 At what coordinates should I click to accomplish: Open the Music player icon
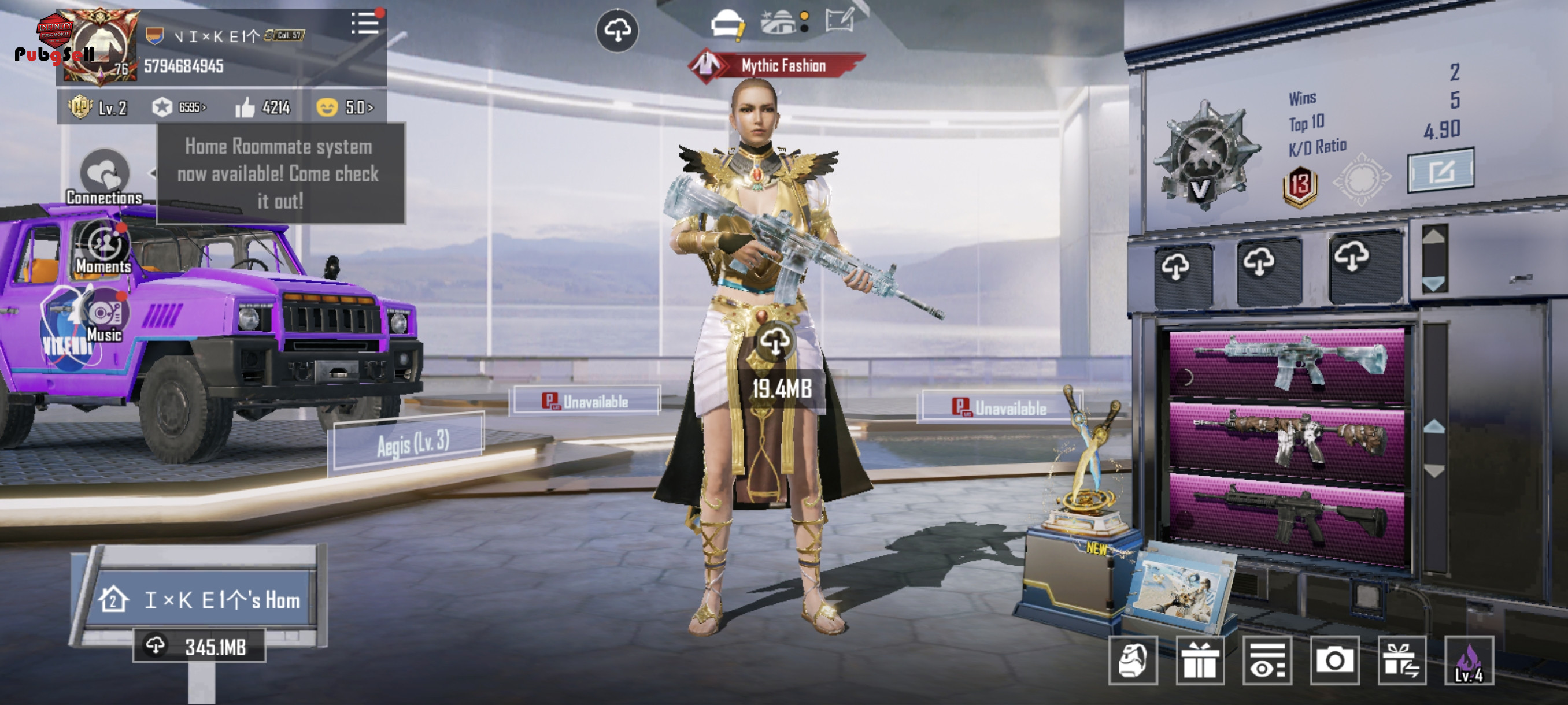pyautogui.click(x=105, y=316)
